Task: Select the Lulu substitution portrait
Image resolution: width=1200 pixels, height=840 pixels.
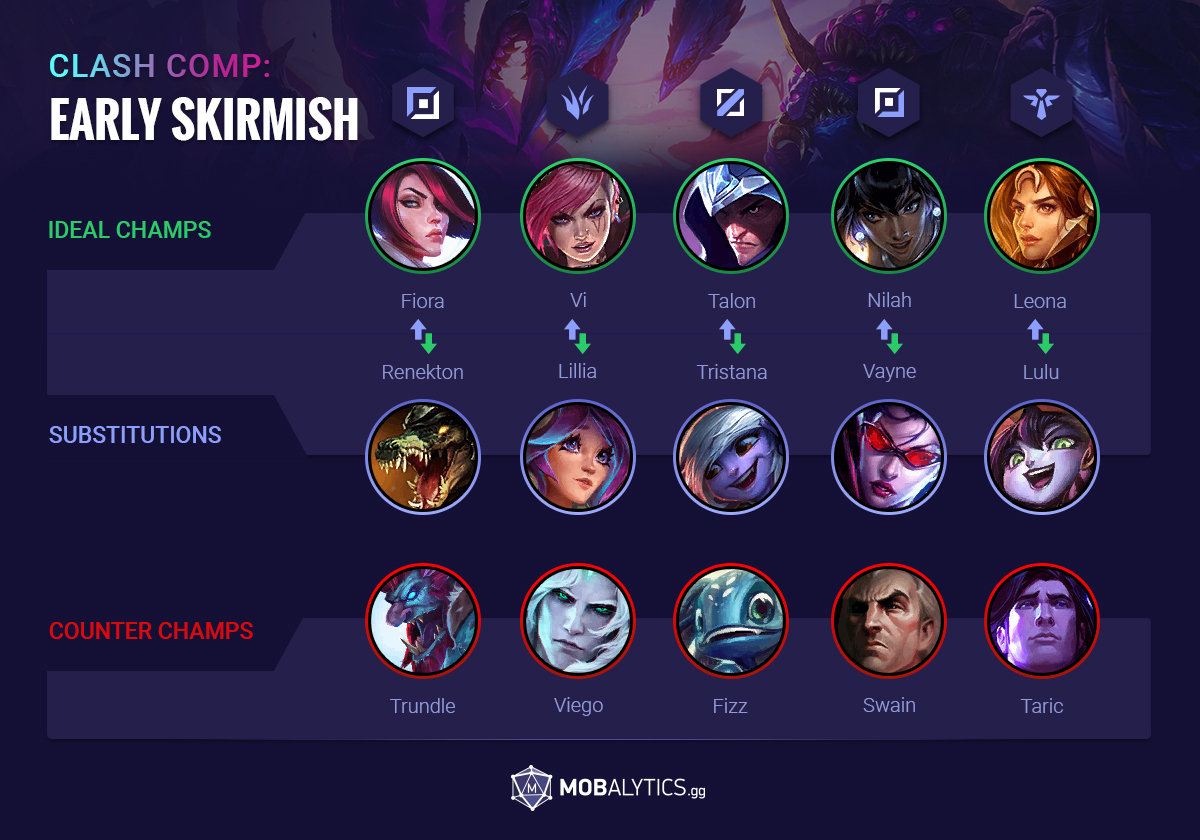Action: tap(1041, 457)
